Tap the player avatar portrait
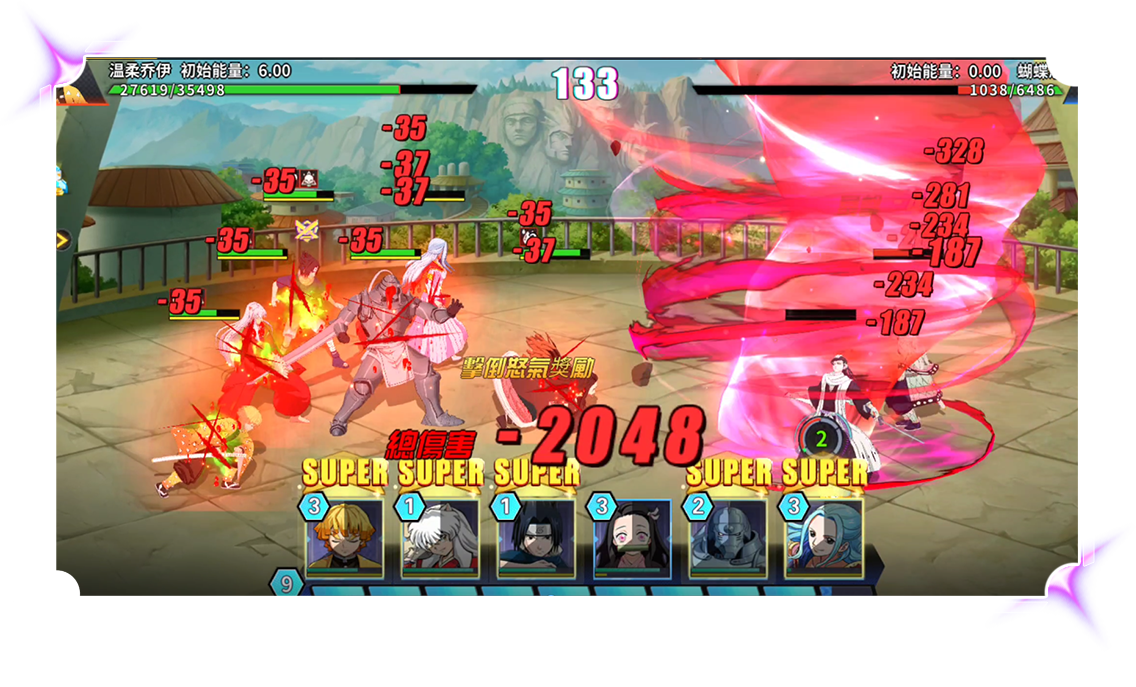Image resolution: width=1136 pixels, height=687 pixels. click(x=75, y=92)
